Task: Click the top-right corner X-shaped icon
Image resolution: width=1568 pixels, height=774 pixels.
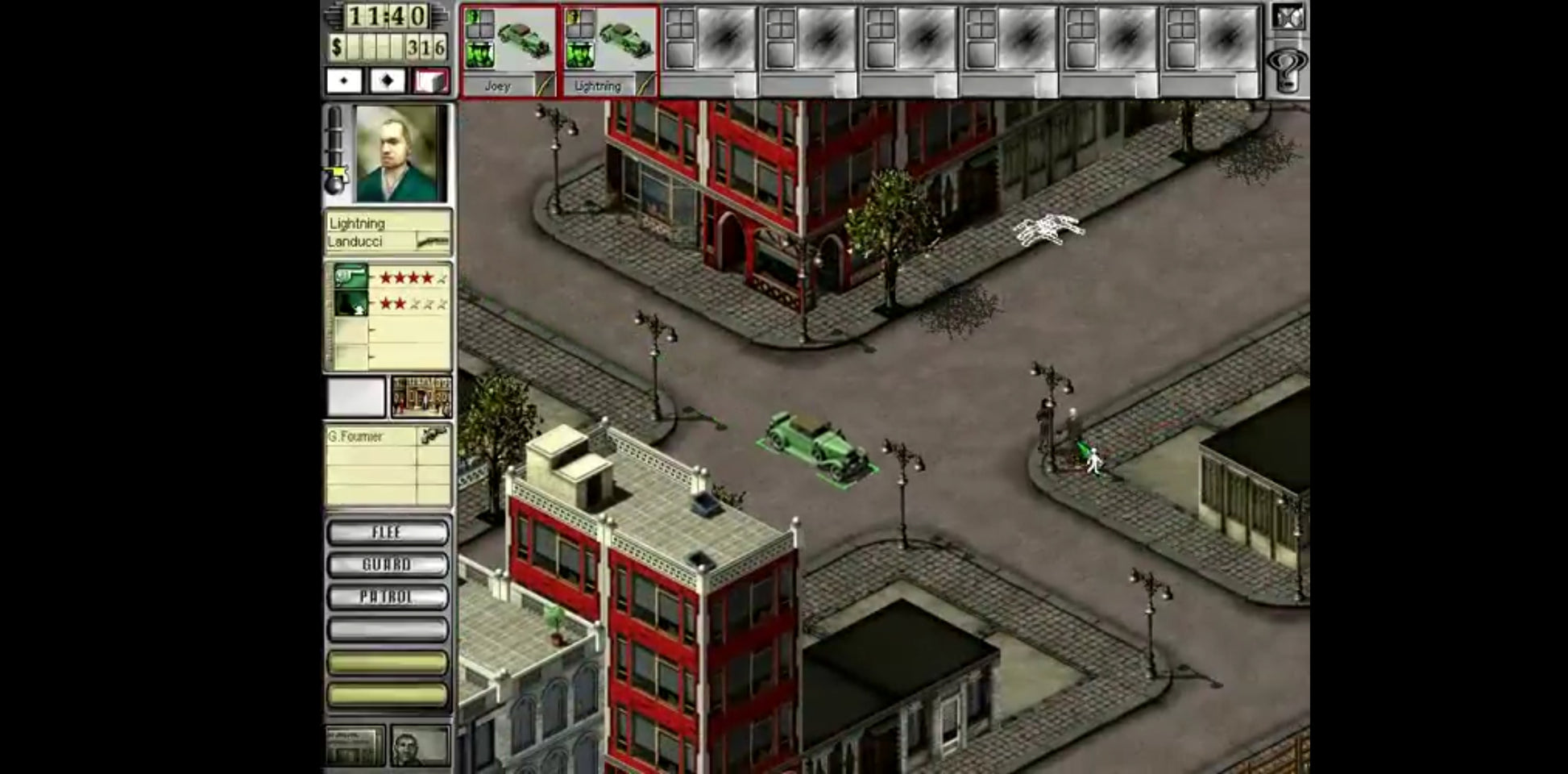Action: click(x=1287, y=18)
